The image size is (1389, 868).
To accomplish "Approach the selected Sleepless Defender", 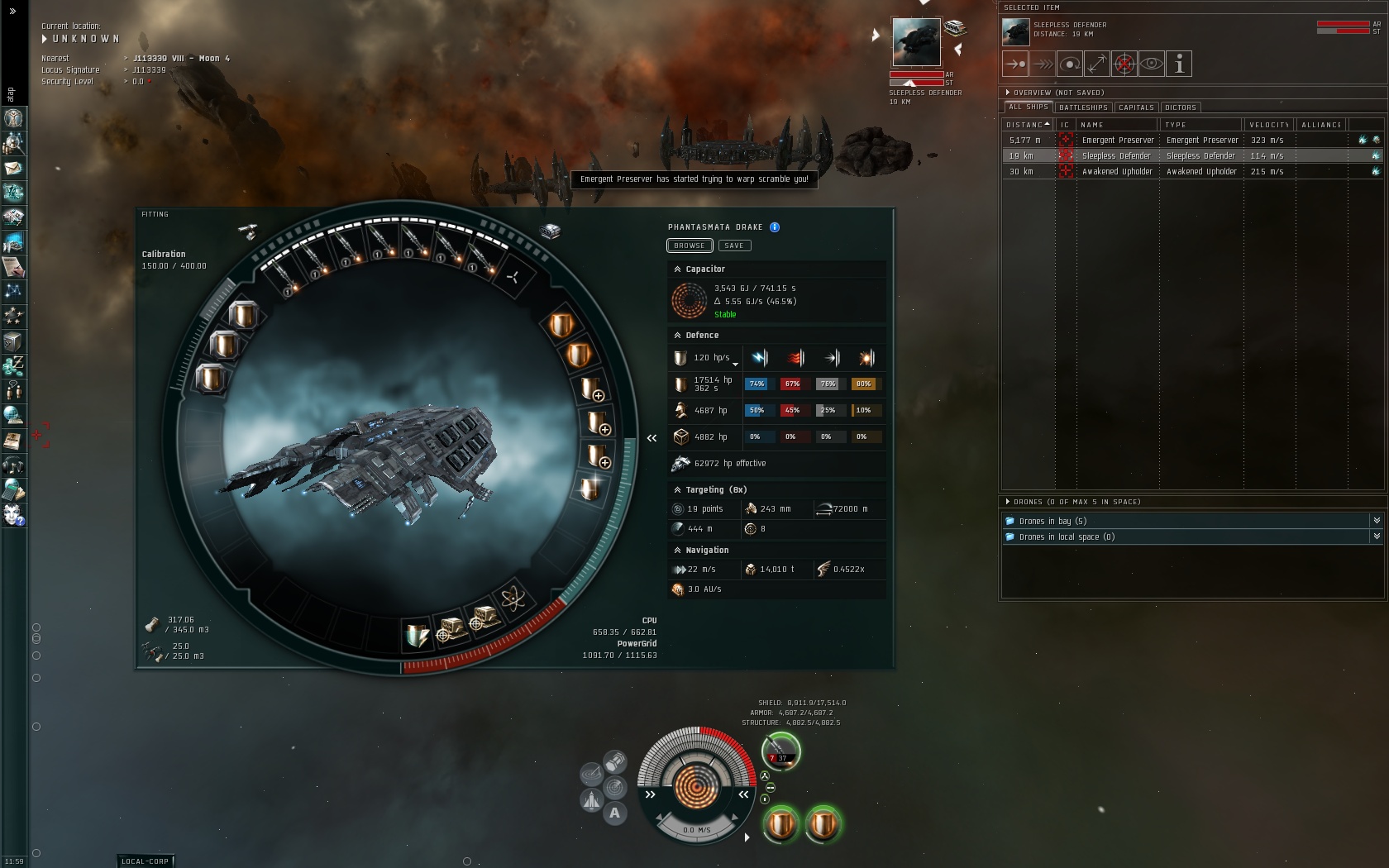I will click(x=1014, y=64).
